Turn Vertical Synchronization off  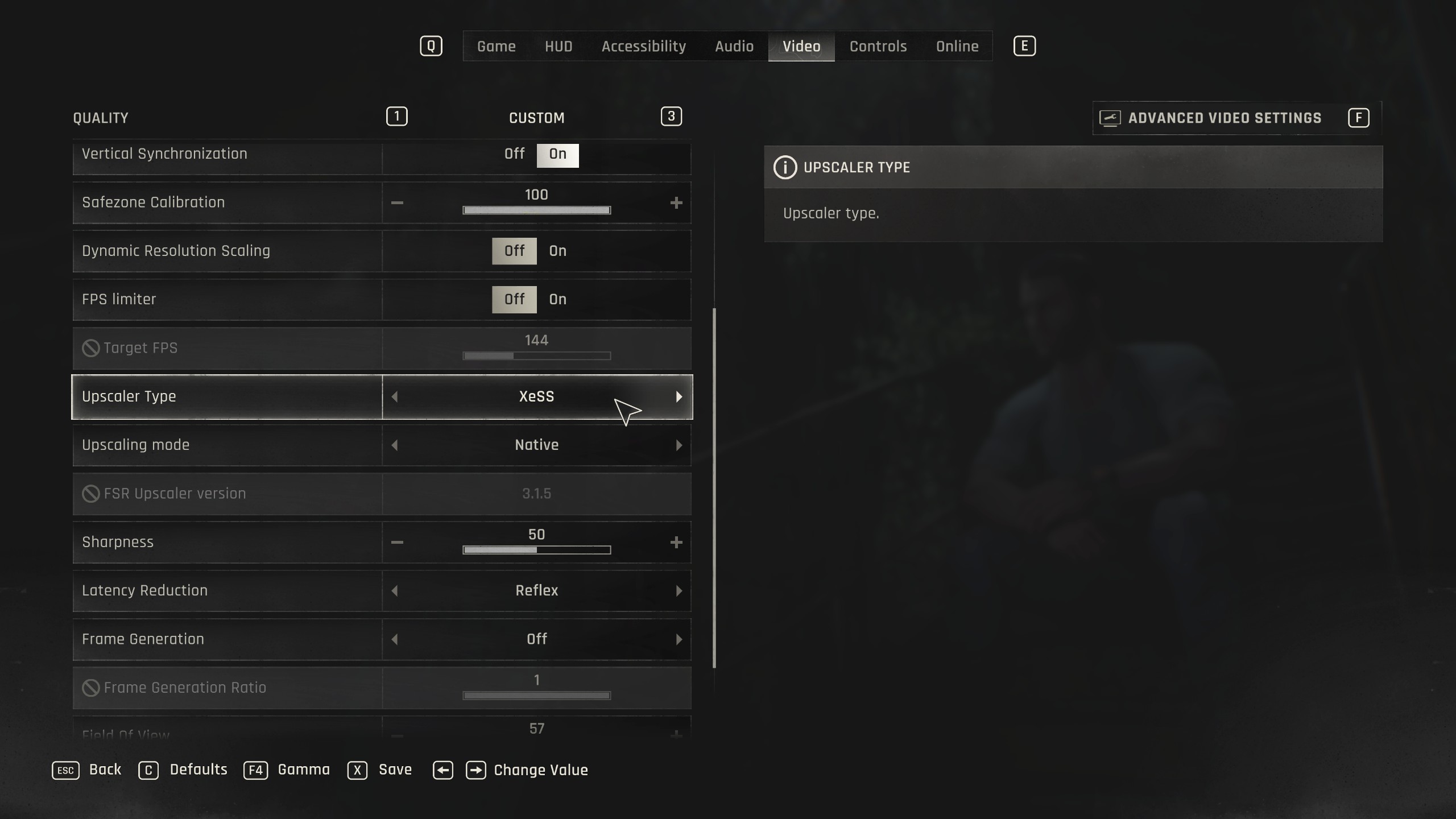[x=514, y=154]
